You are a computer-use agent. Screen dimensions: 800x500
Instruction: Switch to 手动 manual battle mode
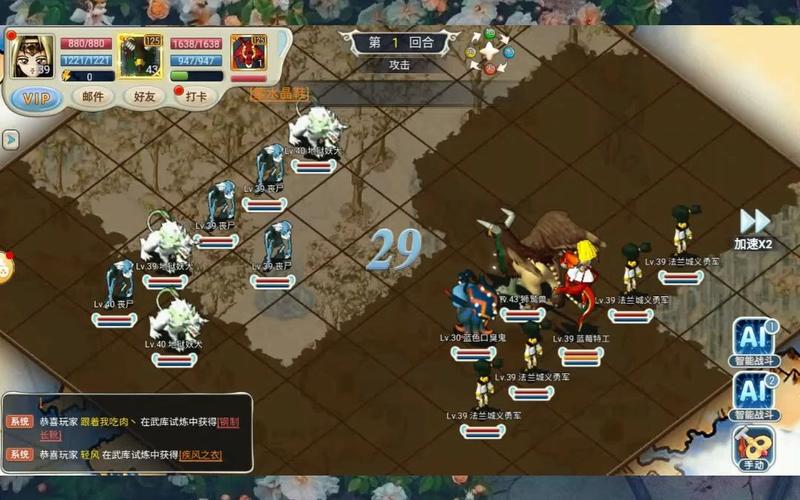[753, 447]
